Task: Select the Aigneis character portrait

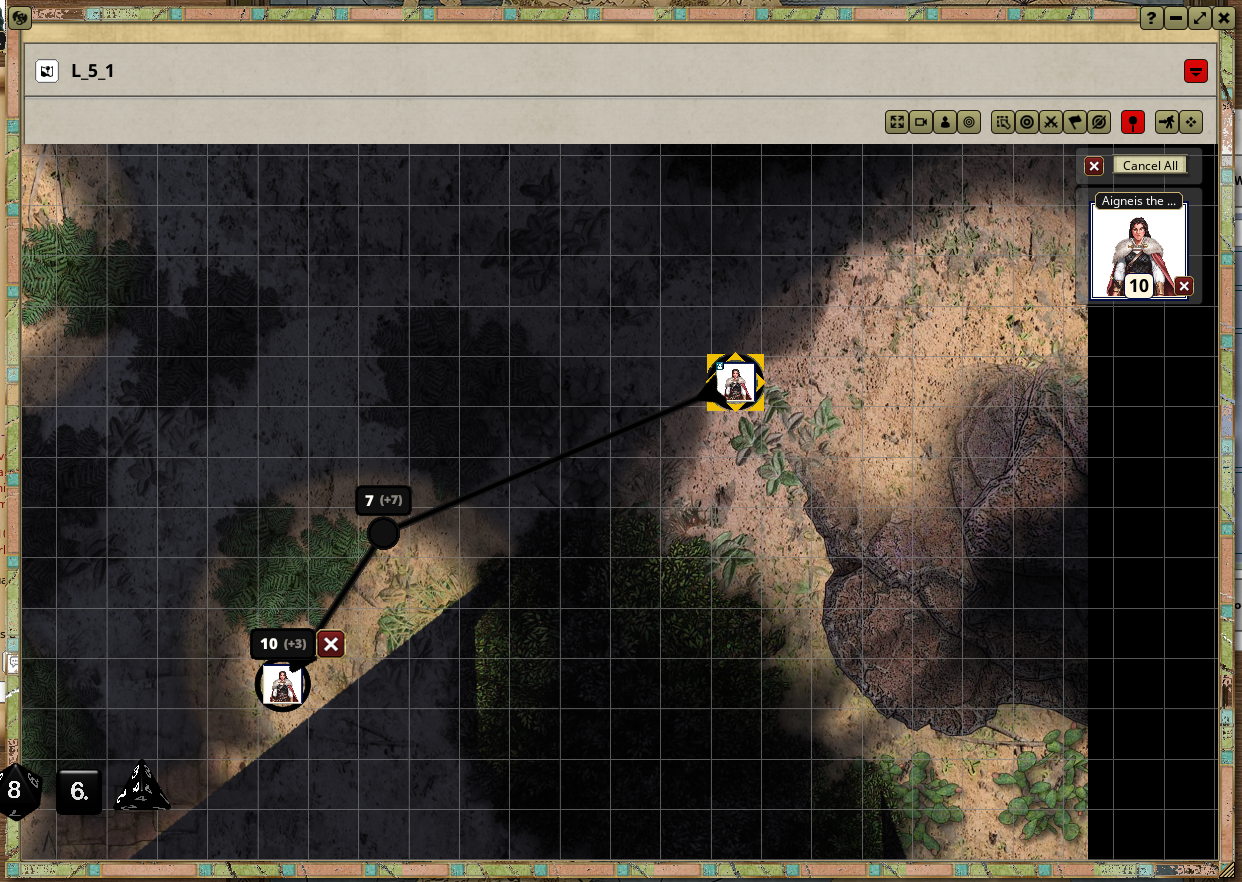Action: tap(1138, 250)
